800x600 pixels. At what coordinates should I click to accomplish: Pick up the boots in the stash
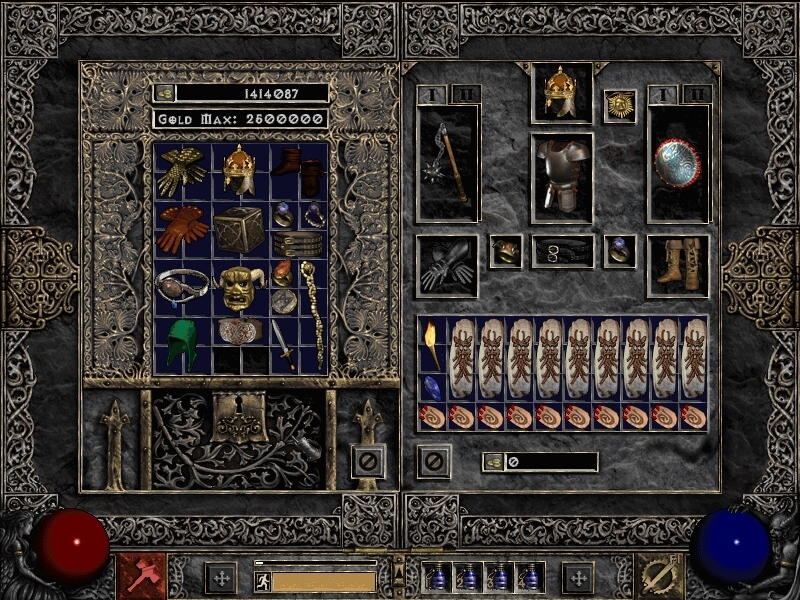[299, 170]
